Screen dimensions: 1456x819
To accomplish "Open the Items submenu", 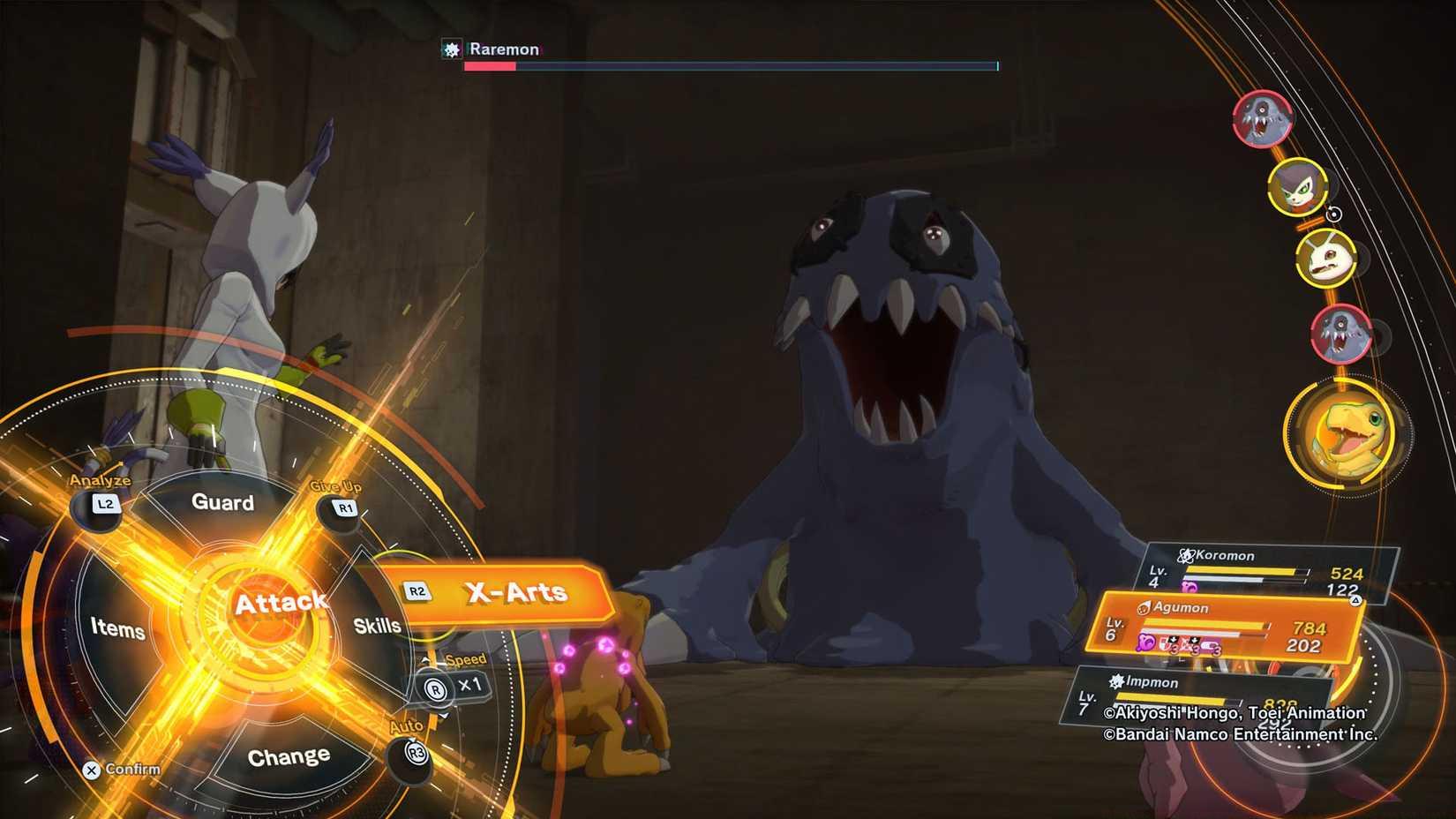I will coord(119,630).
